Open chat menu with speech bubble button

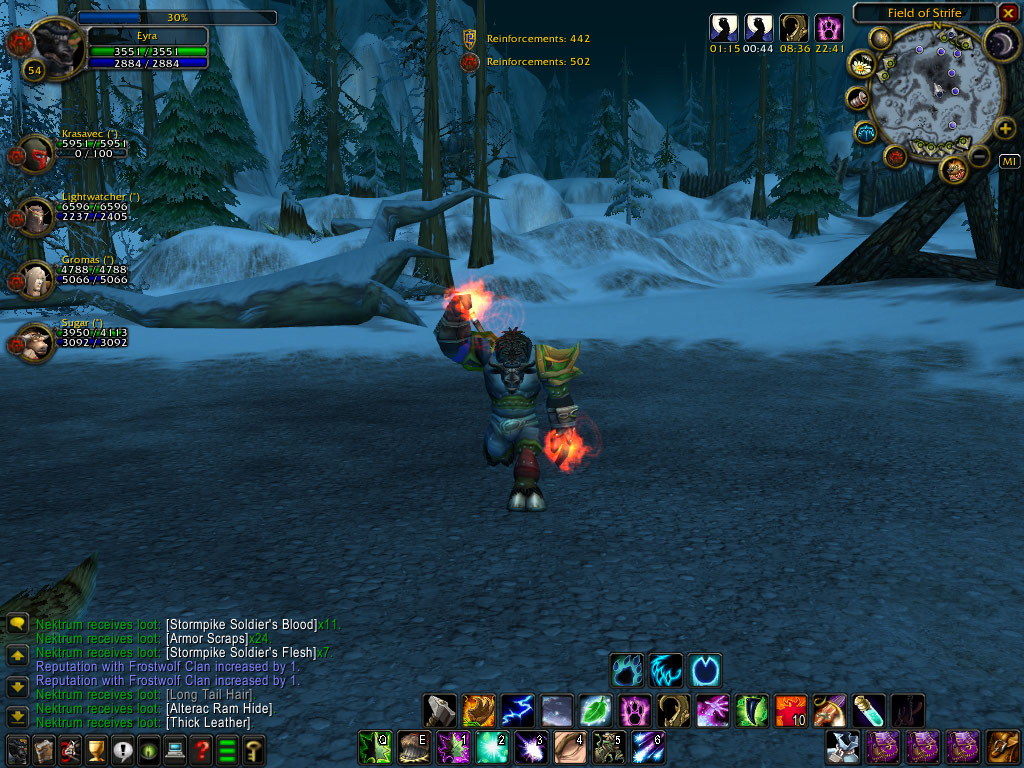click(x=17, y=624)
